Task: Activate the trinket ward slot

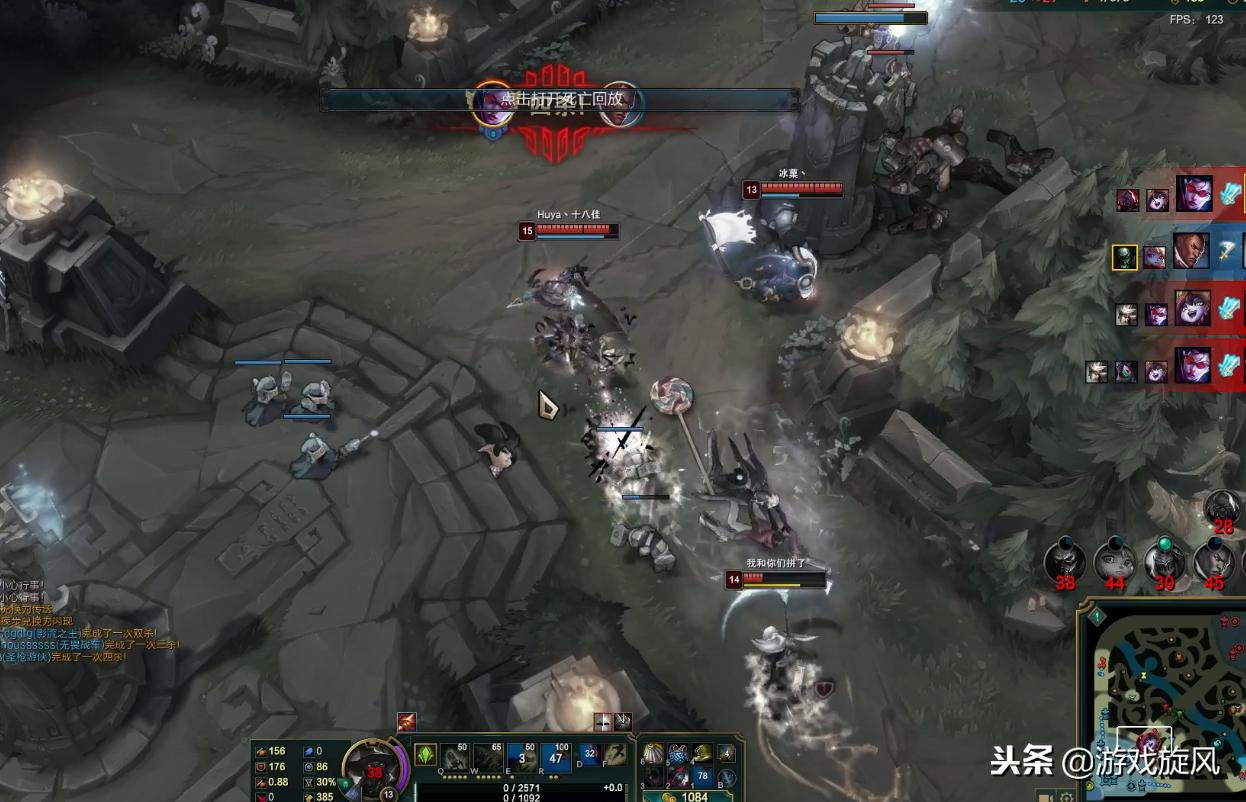Action: coord(727,753)
